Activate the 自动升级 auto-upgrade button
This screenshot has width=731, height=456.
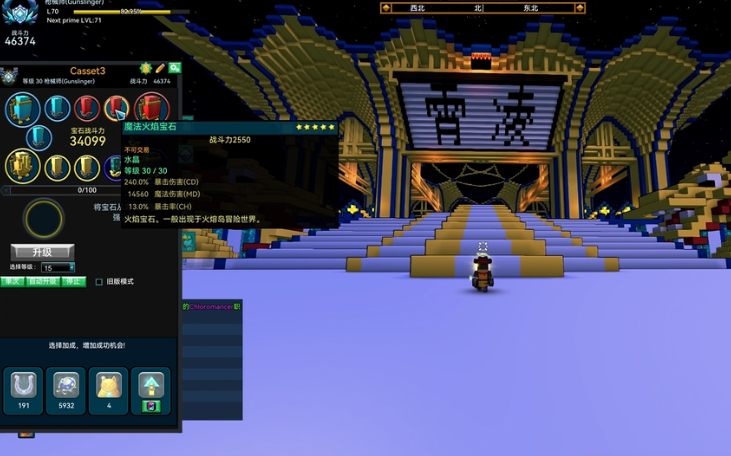coord(42,282)
